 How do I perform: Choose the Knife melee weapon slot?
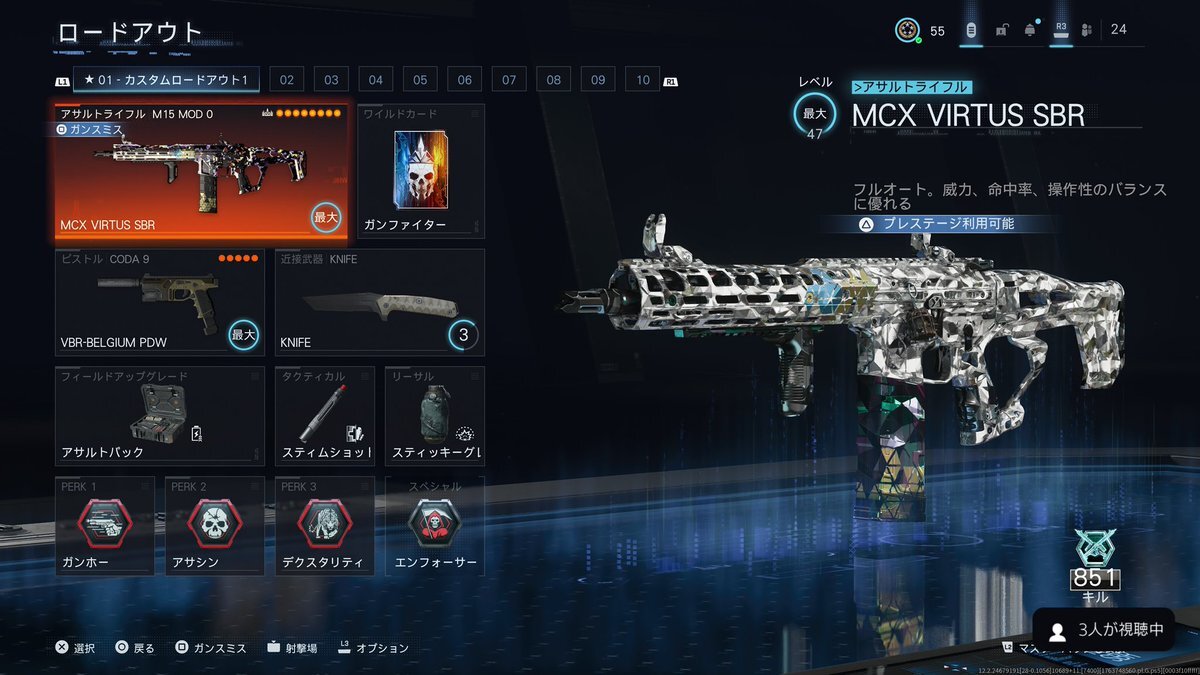pyautogui.click(x=380, y=302)
